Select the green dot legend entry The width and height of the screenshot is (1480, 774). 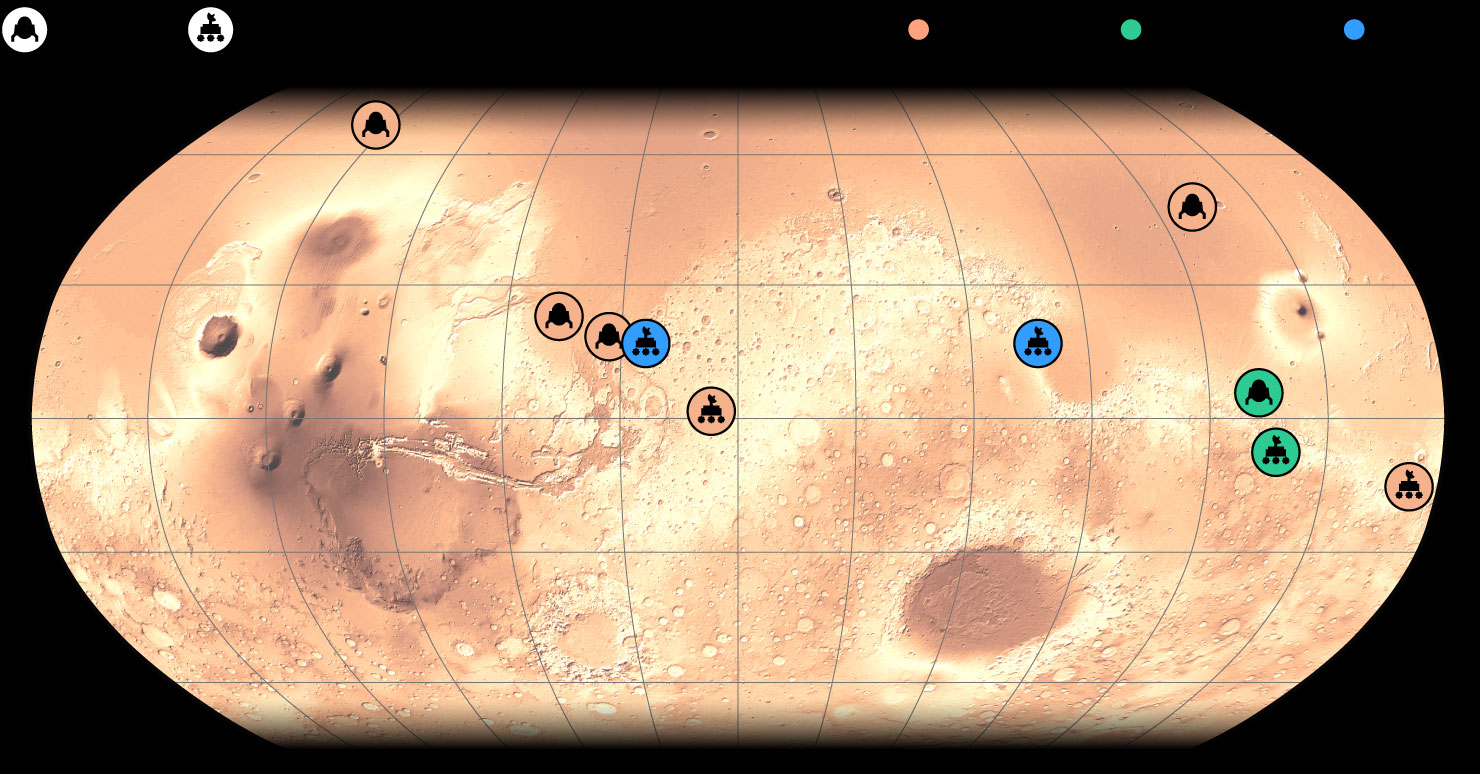click(x=1131, y=30)
